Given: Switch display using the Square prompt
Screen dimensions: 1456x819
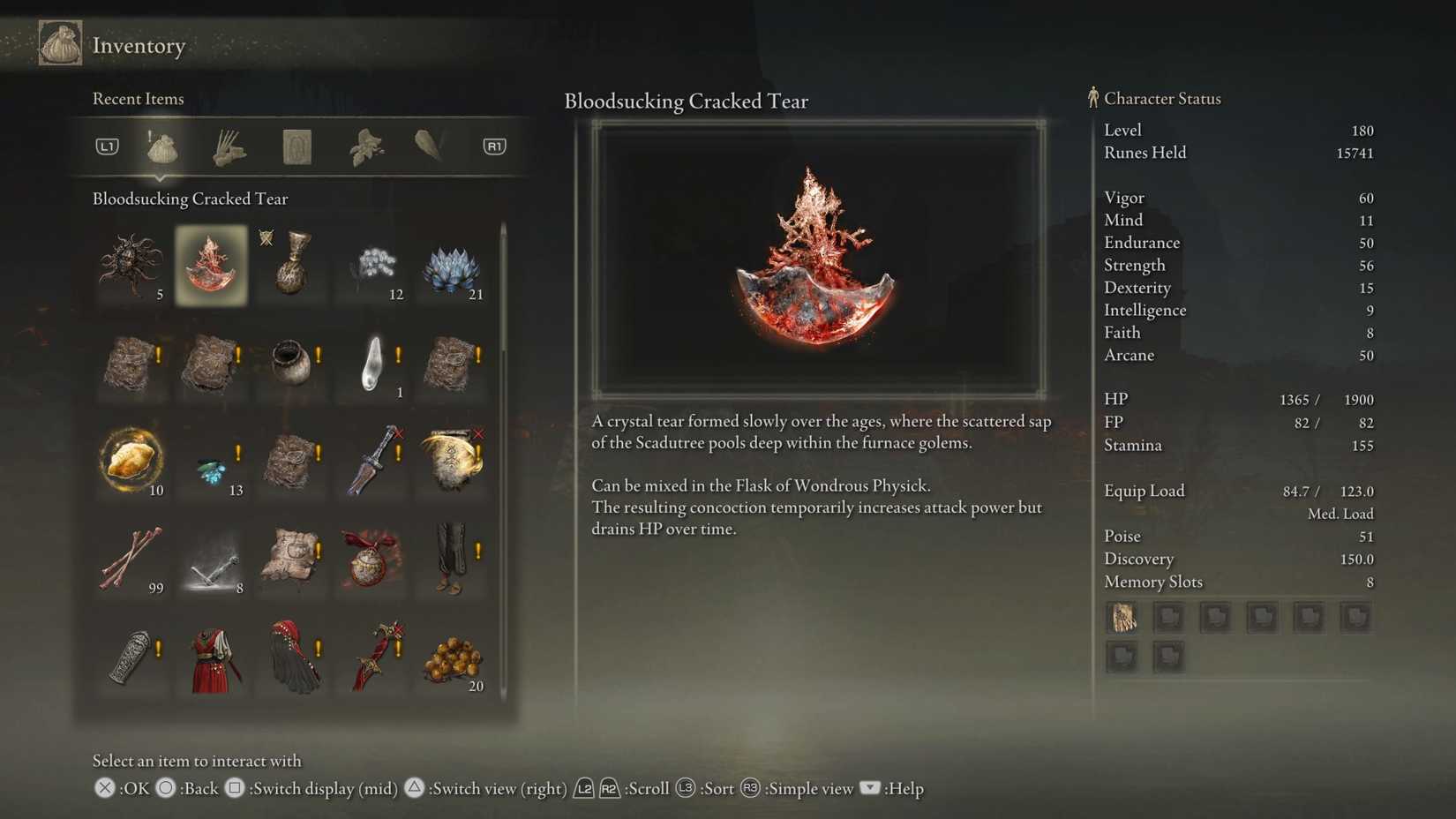Looking at the screenshot, I should click(x=235, y=789).
